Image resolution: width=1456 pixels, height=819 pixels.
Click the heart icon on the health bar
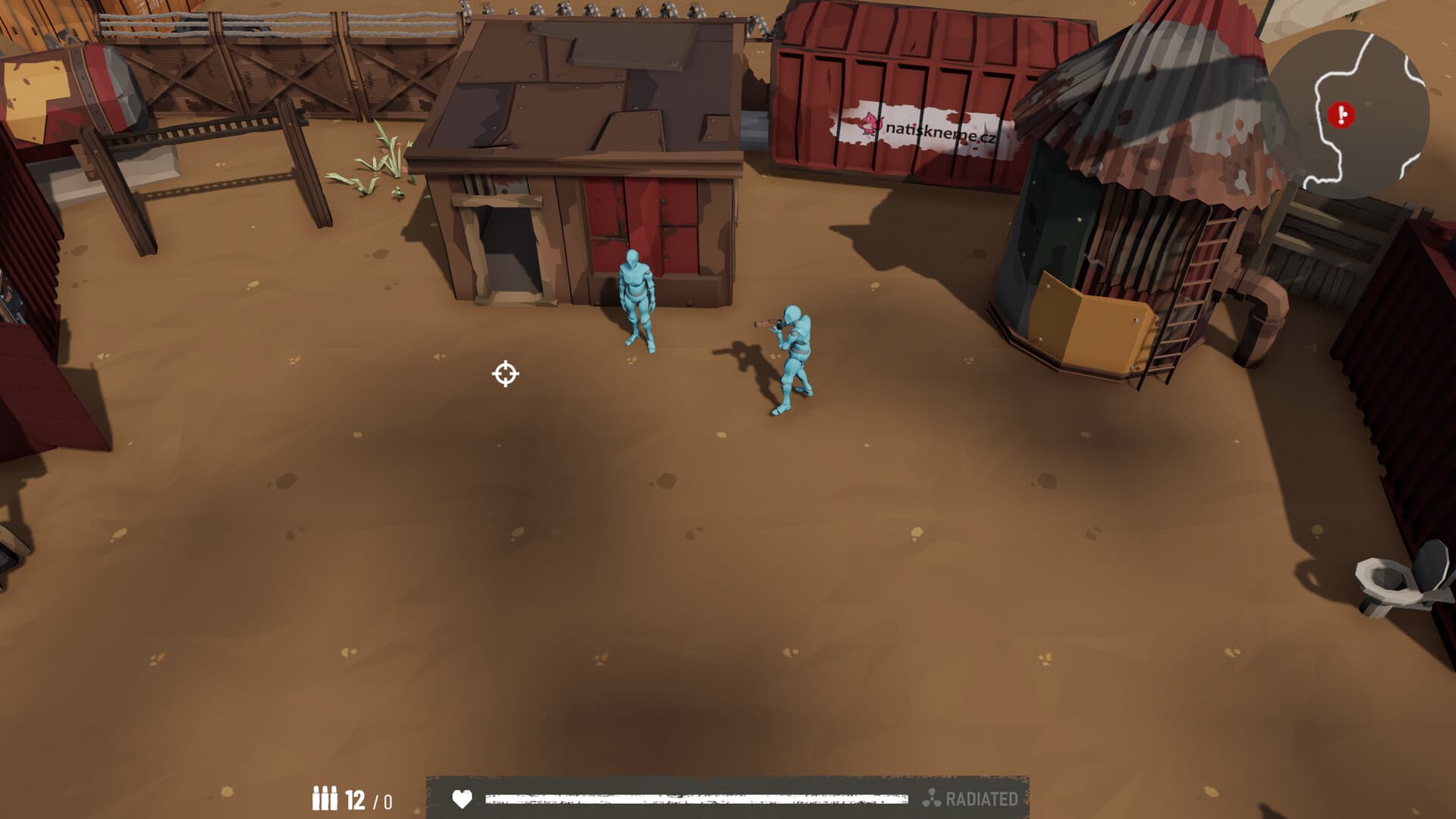click(x=460, y=797)
